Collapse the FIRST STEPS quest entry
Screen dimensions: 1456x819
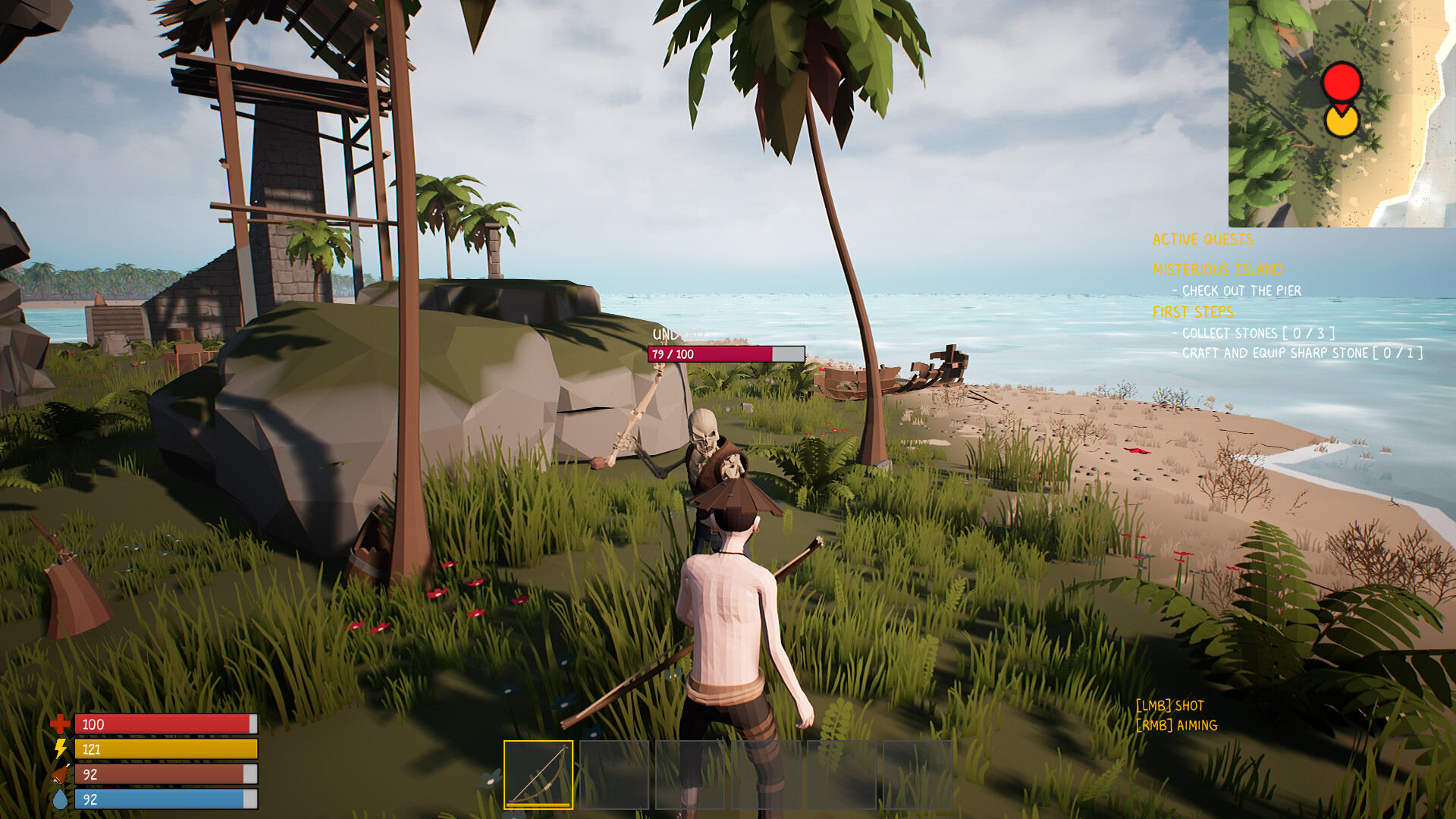[1194, 312]
